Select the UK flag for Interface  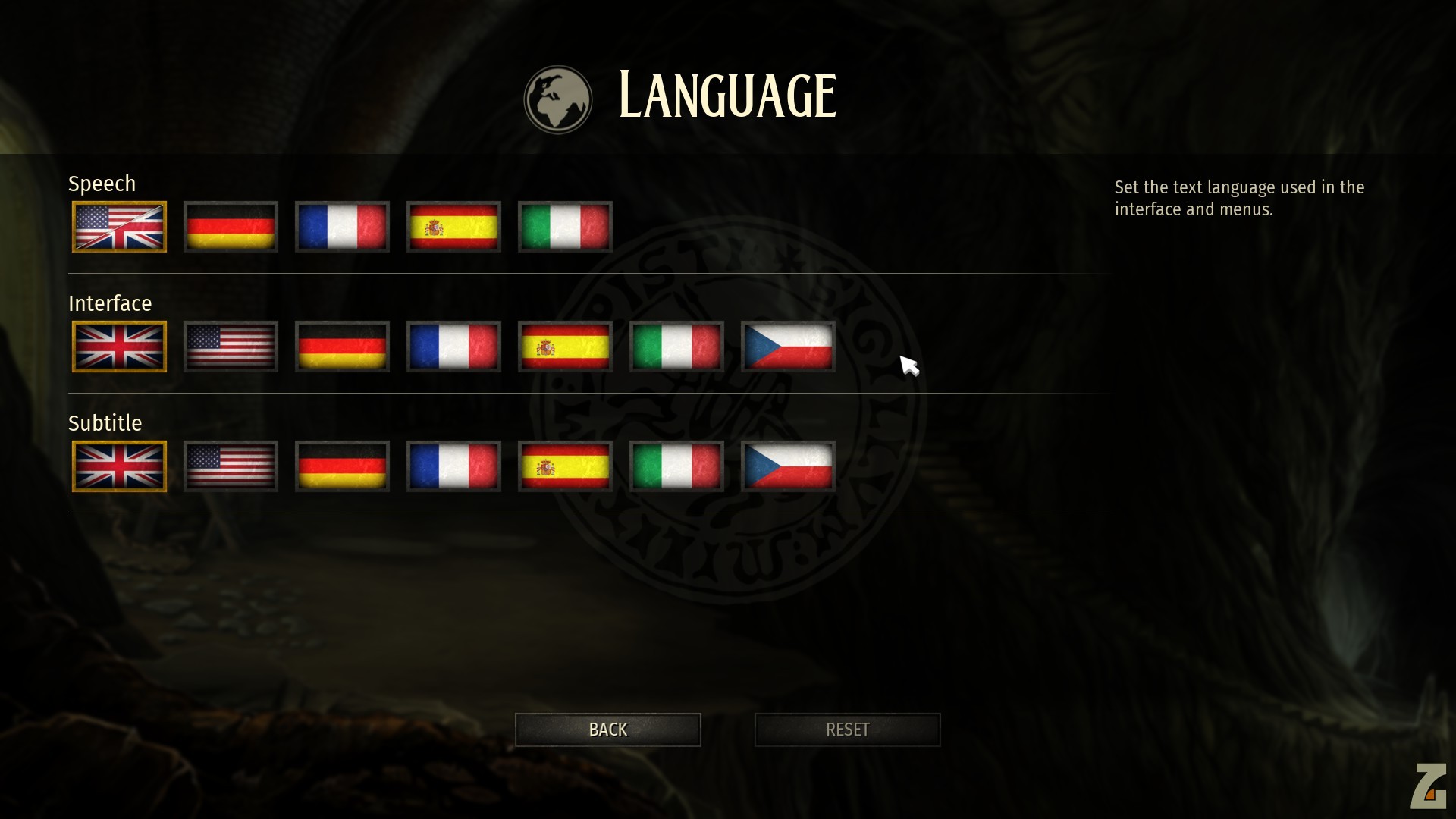tap(119, 347)
